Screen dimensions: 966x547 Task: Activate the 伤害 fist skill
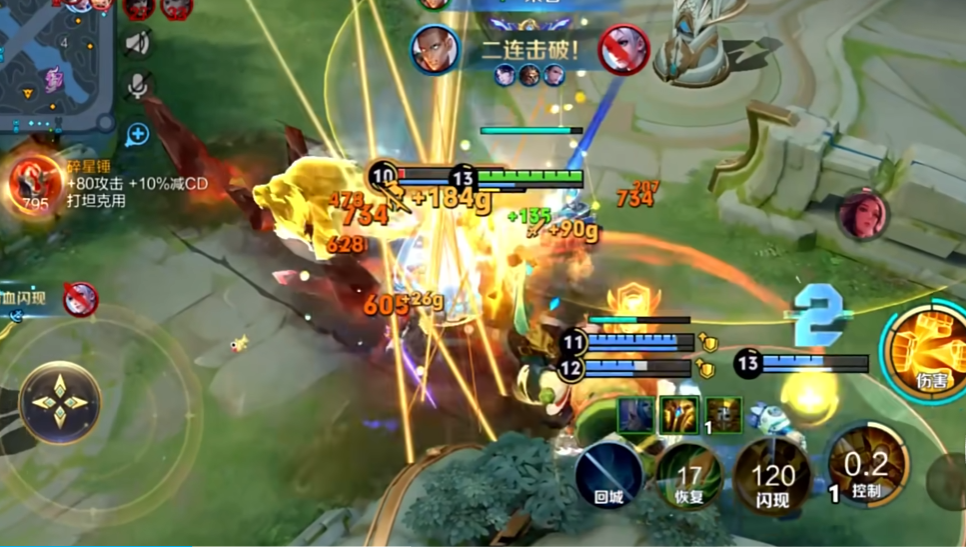coord(926,347)
